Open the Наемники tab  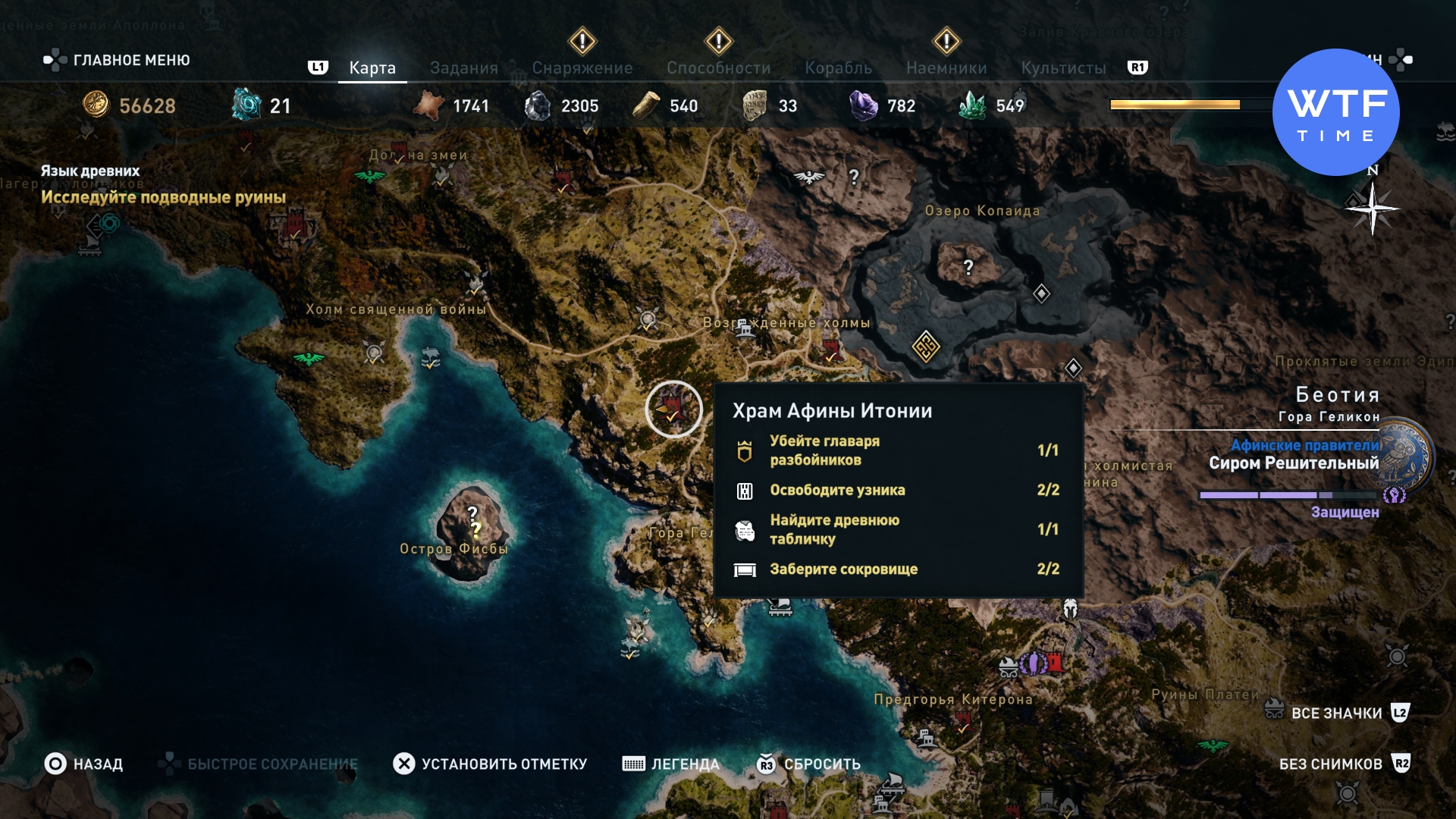tap(946, 68)
